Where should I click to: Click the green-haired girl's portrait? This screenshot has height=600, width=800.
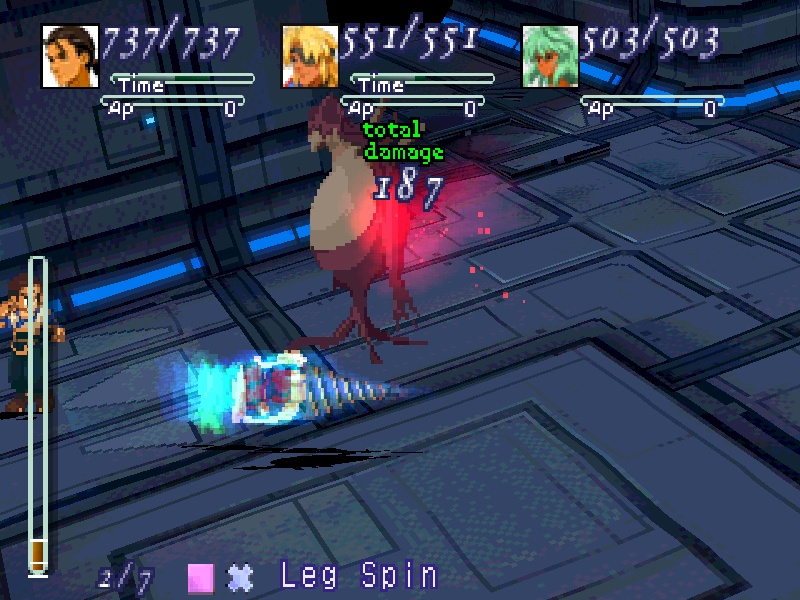pos(550,56)
